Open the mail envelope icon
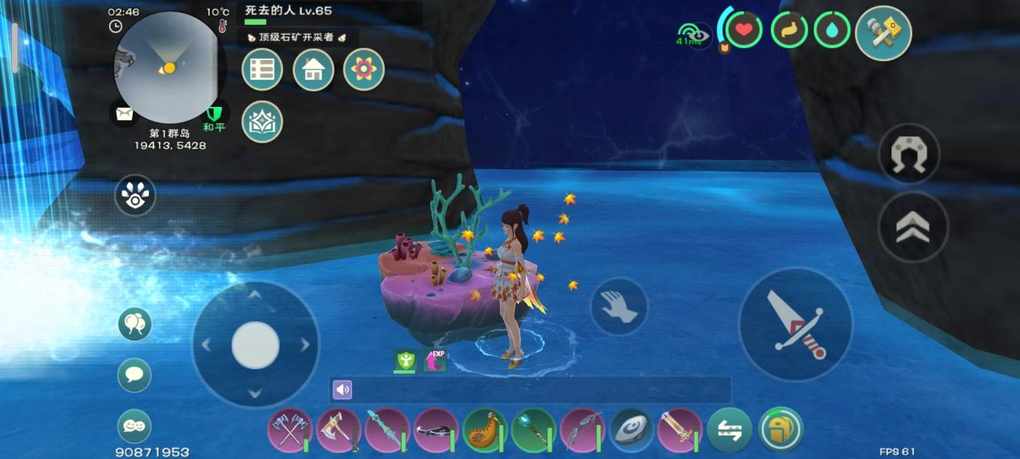 (124, 114)
